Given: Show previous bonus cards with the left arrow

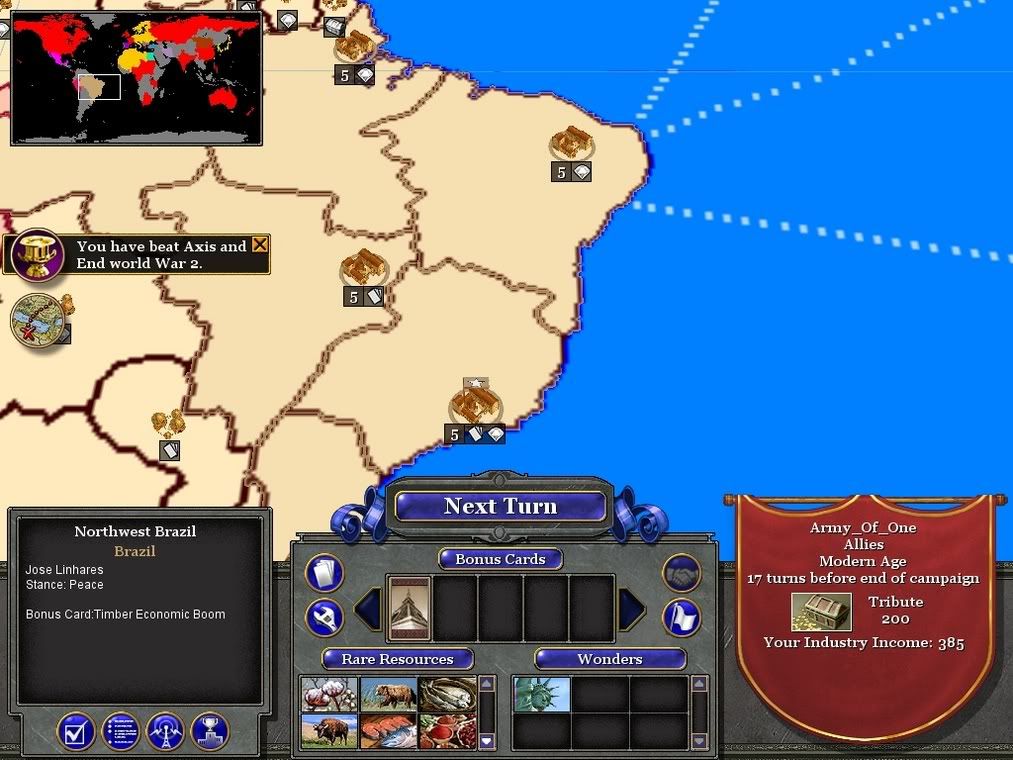Looking at the screenshot, I should (367, 609).
